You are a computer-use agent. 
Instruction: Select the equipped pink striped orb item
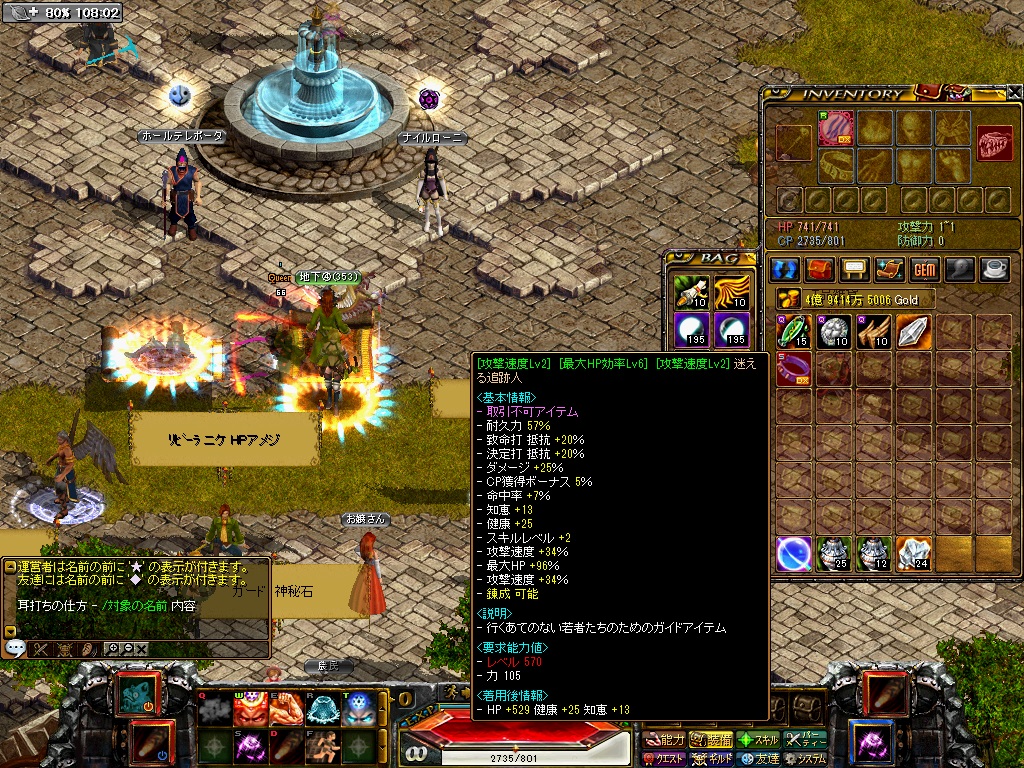pos(835,130)
